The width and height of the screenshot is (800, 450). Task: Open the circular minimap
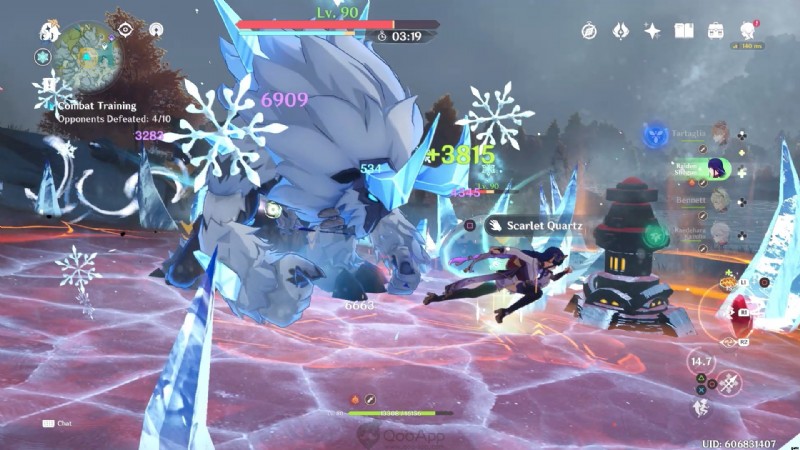tap(86, 56)
